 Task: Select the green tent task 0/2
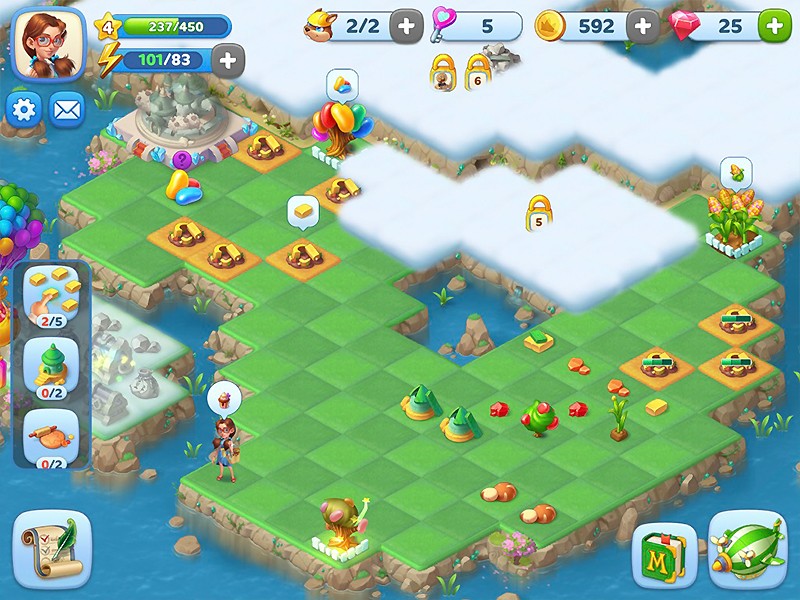tap(51, 366)
